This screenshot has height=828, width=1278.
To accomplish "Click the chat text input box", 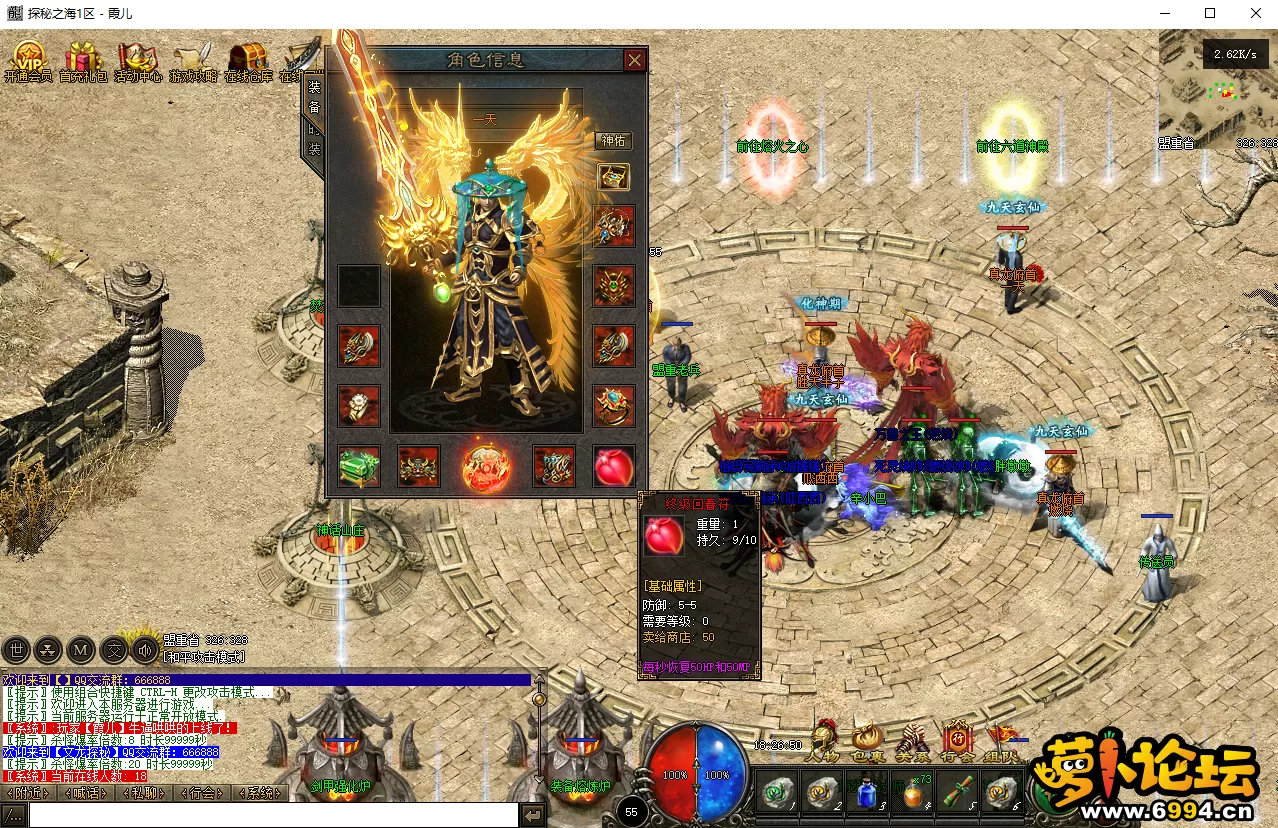I will 272,816.
